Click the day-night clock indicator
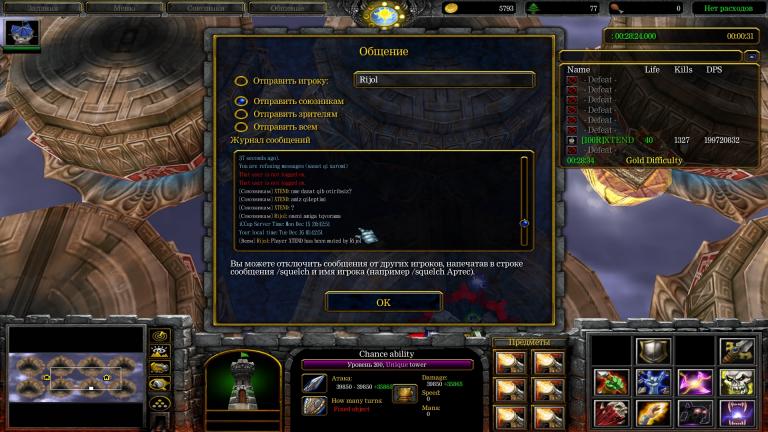Image resolution: width=768 pixels, height=432 pixels. 384,14
